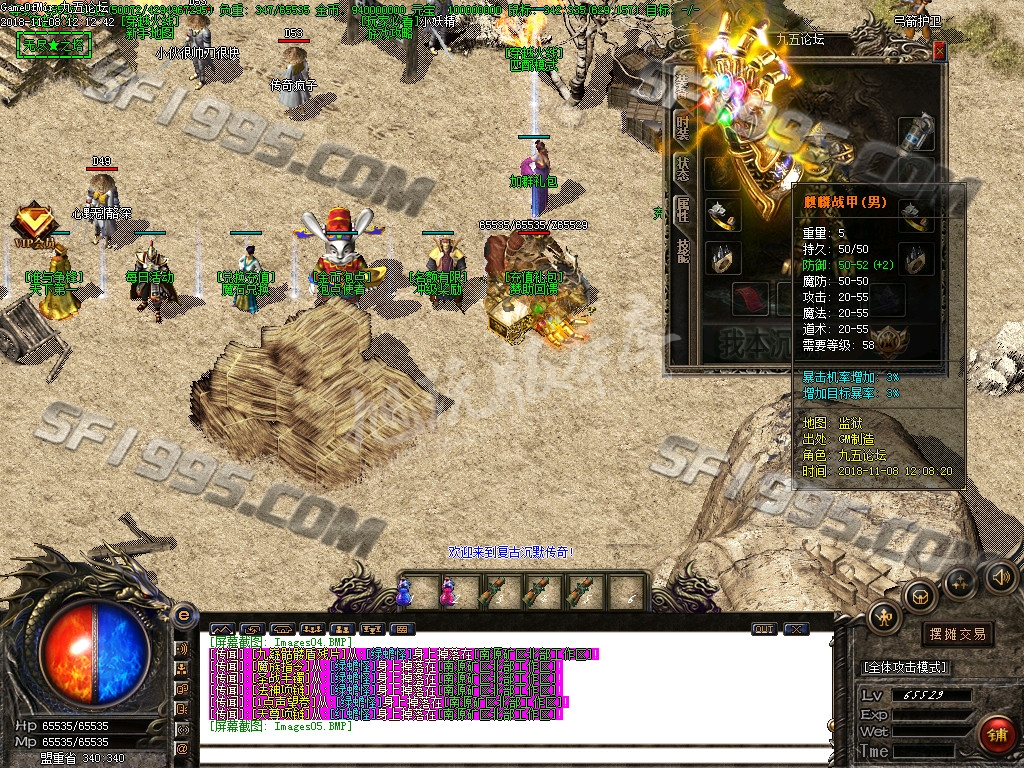Click the X button beside OUT
The height and width of the screenshot is (768, 1024).
796,629
